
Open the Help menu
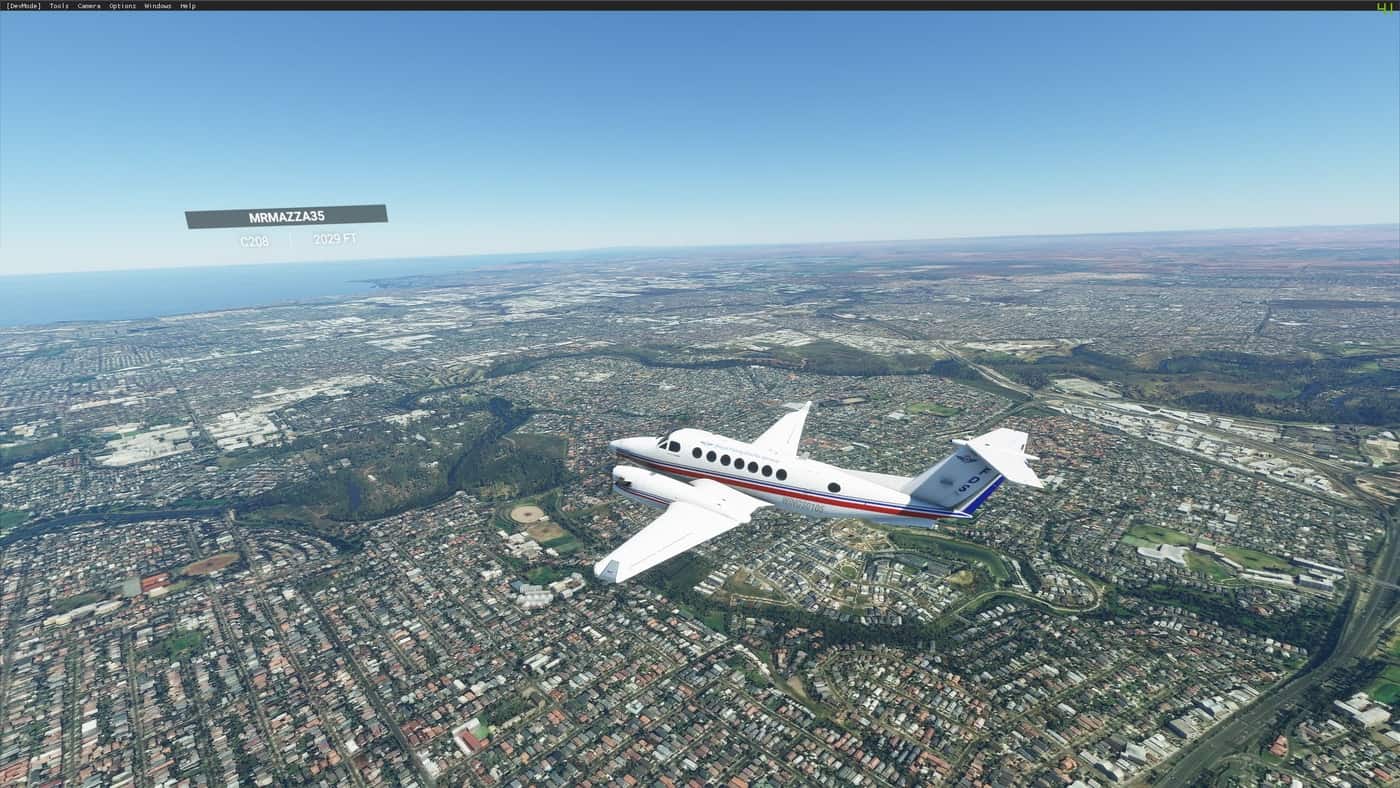(187, 6)
